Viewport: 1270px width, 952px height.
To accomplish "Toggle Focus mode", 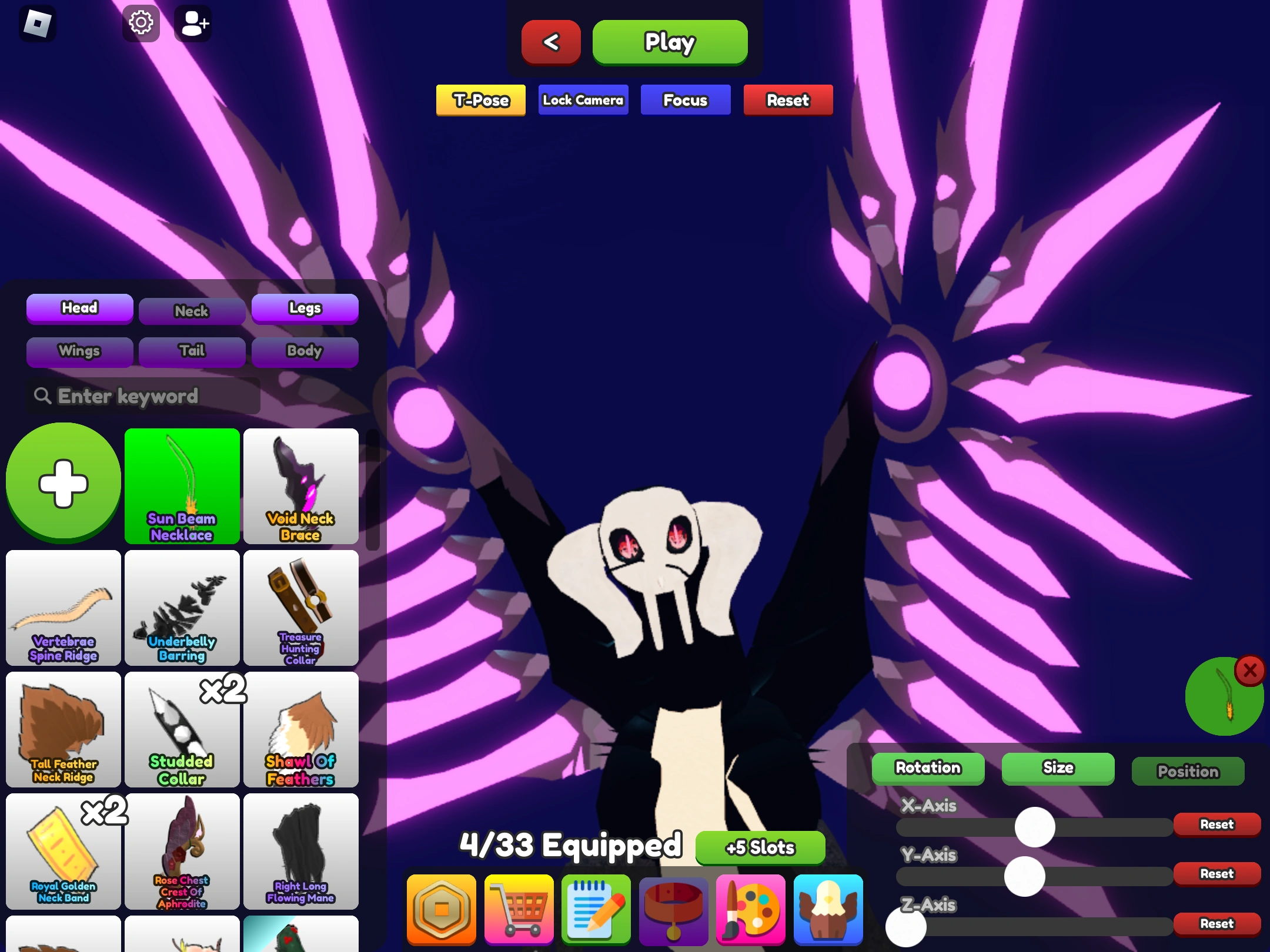I will pyautogui.click(x=685, y=100).
